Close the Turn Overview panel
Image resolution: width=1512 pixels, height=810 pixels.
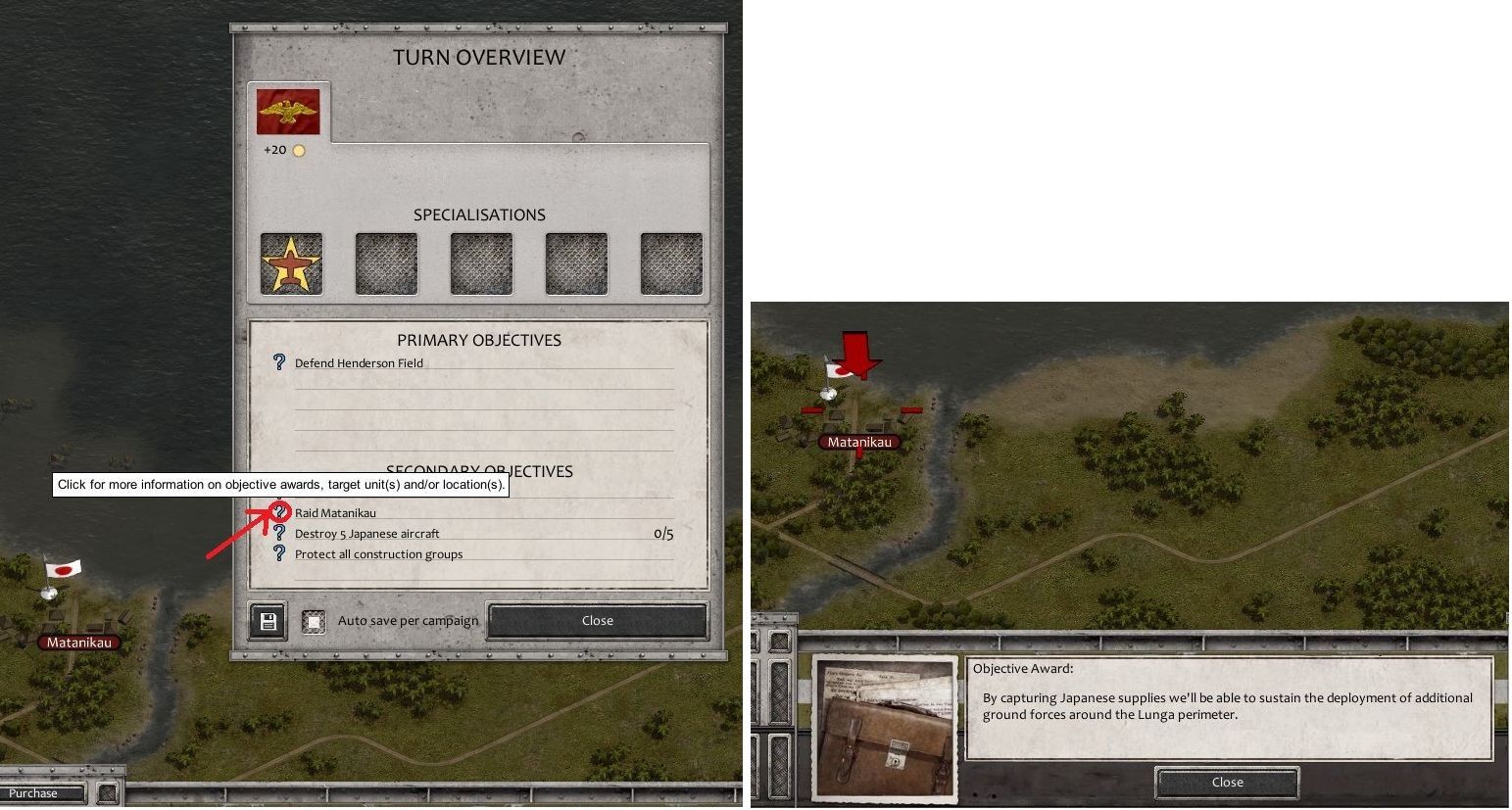click(x=597, y=620)
